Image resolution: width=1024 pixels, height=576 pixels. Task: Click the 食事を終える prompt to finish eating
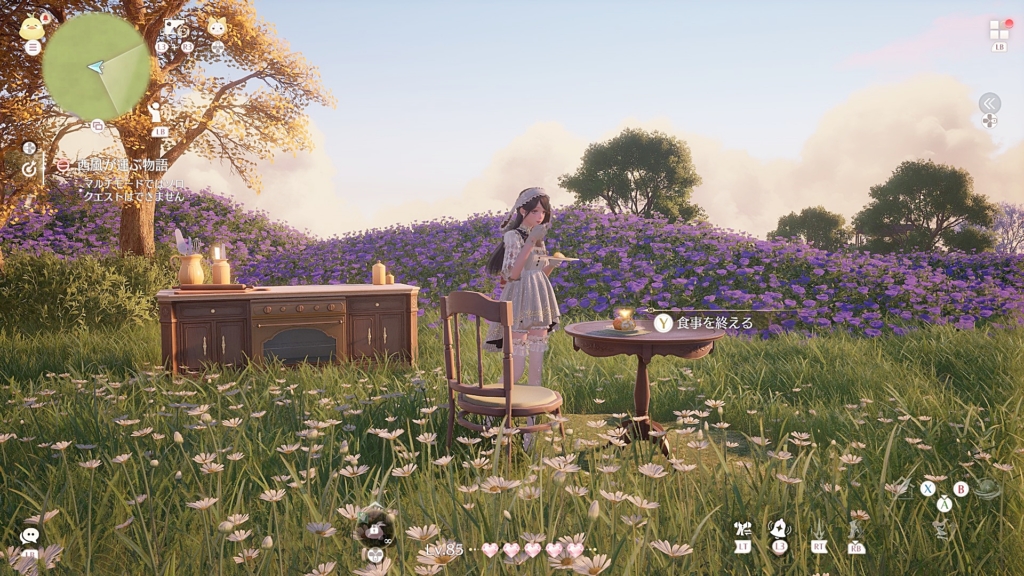pyautogui.click(x=704, y=322)
